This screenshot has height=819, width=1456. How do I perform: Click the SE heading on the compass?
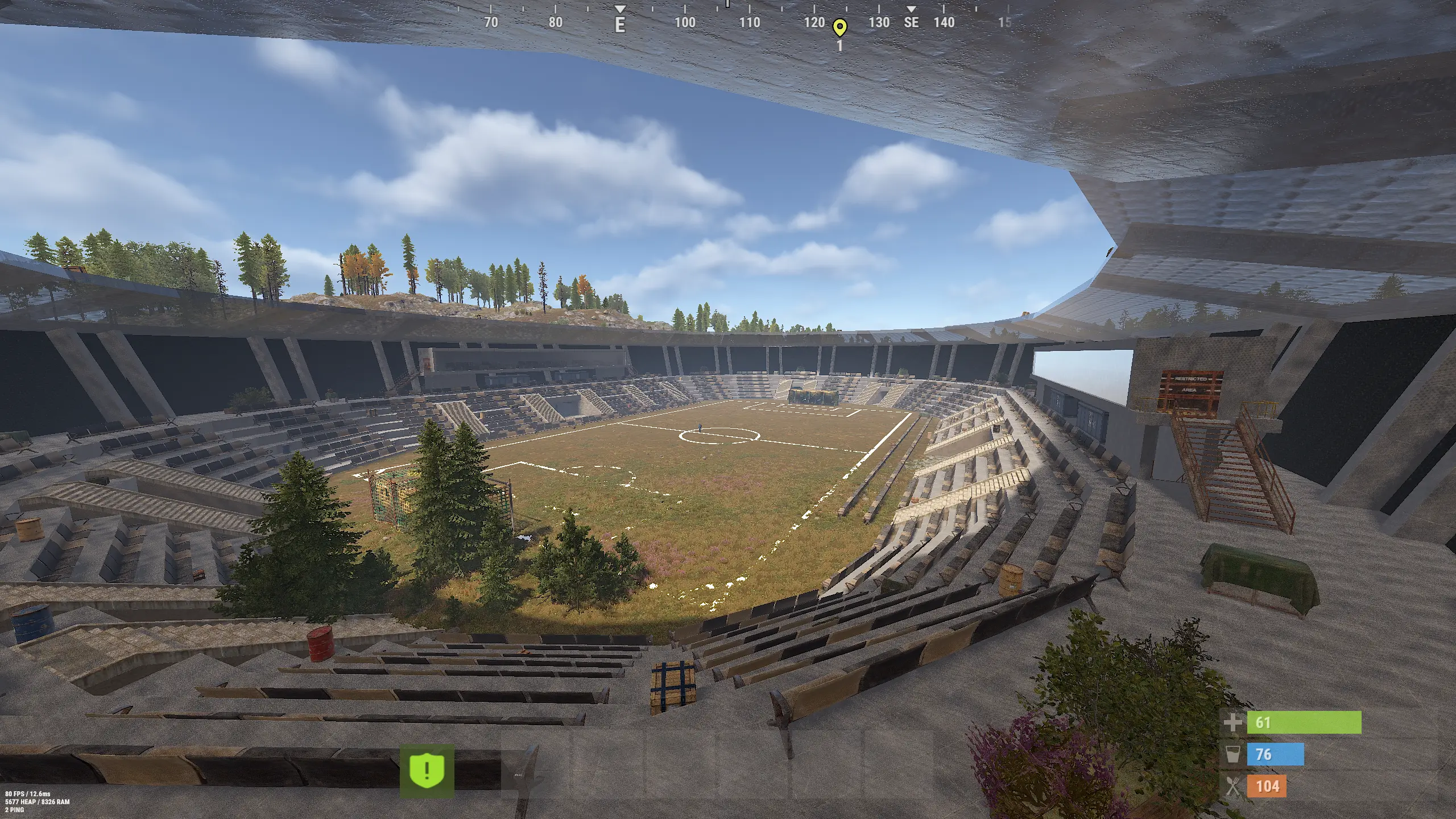click(911, 22)
